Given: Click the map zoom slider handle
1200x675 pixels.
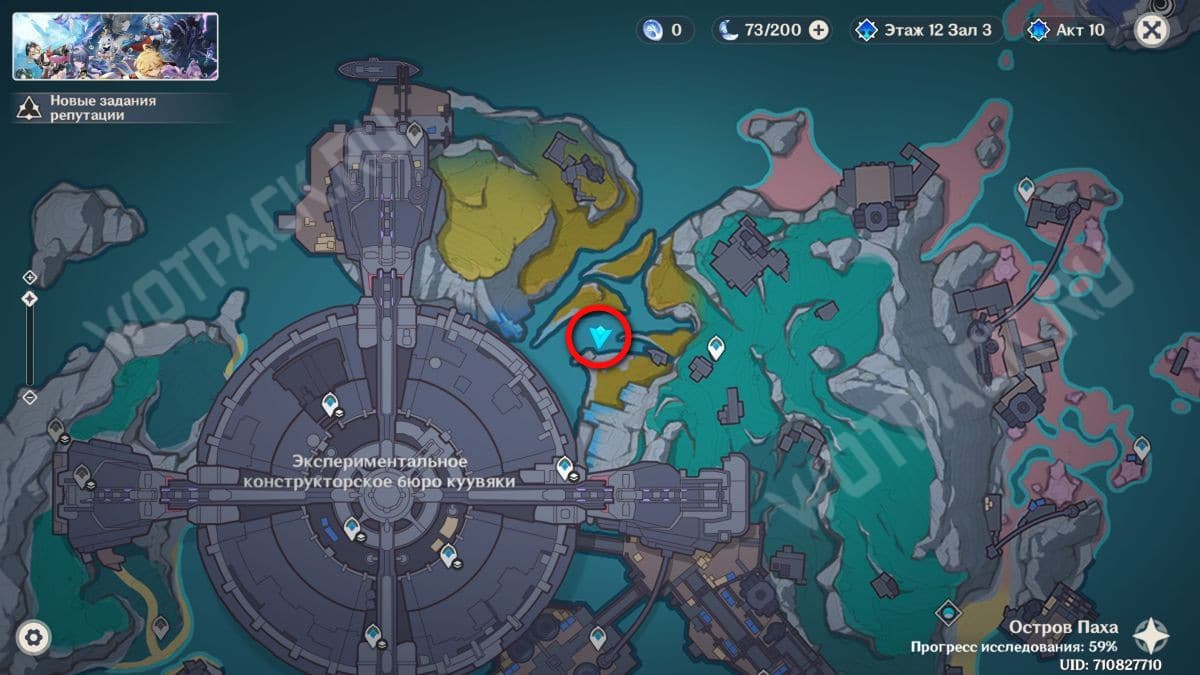Looking at the screenshot, I should point(30,299).
